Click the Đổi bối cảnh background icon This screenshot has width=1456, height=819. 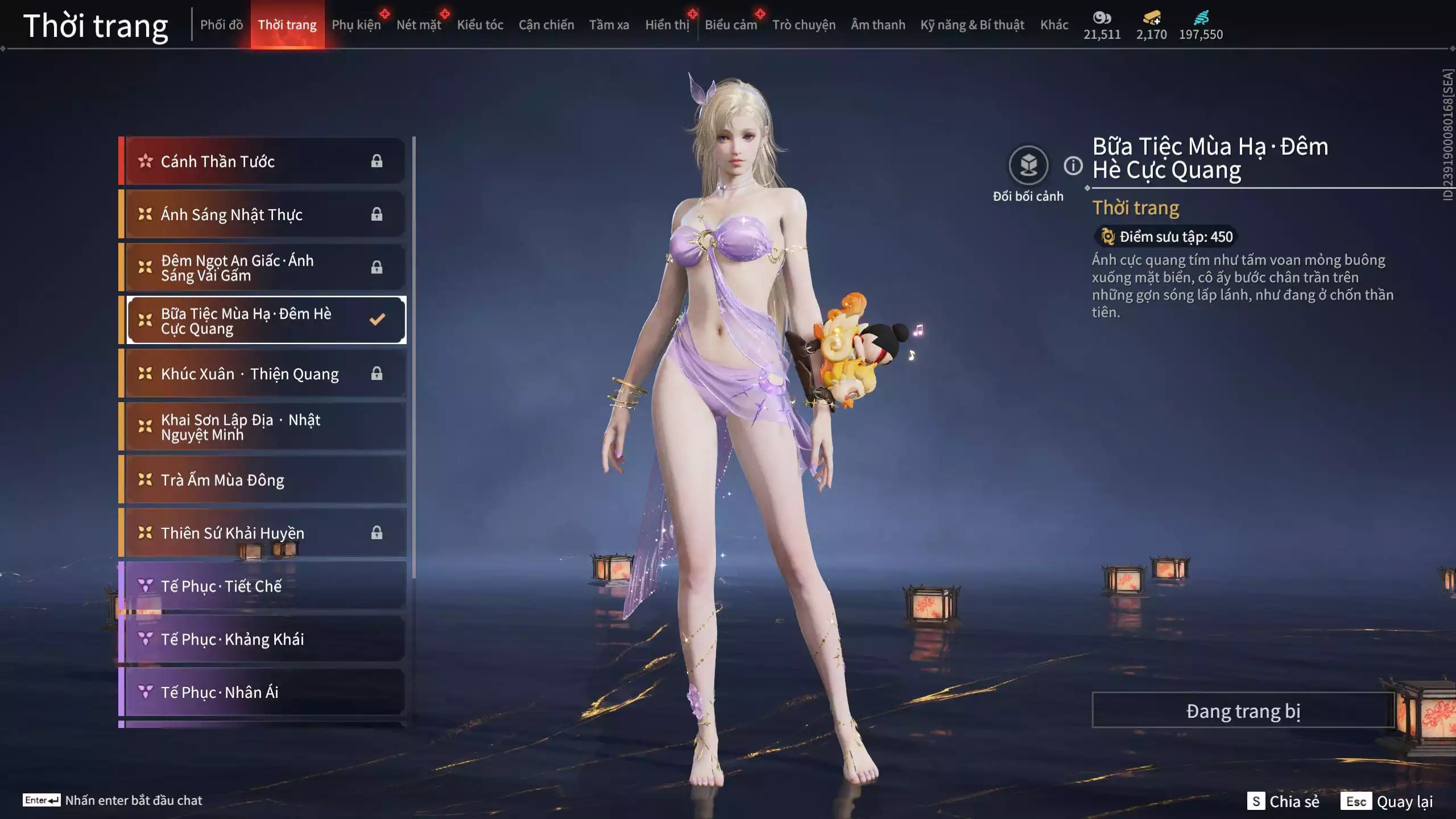coord(1028,166)
